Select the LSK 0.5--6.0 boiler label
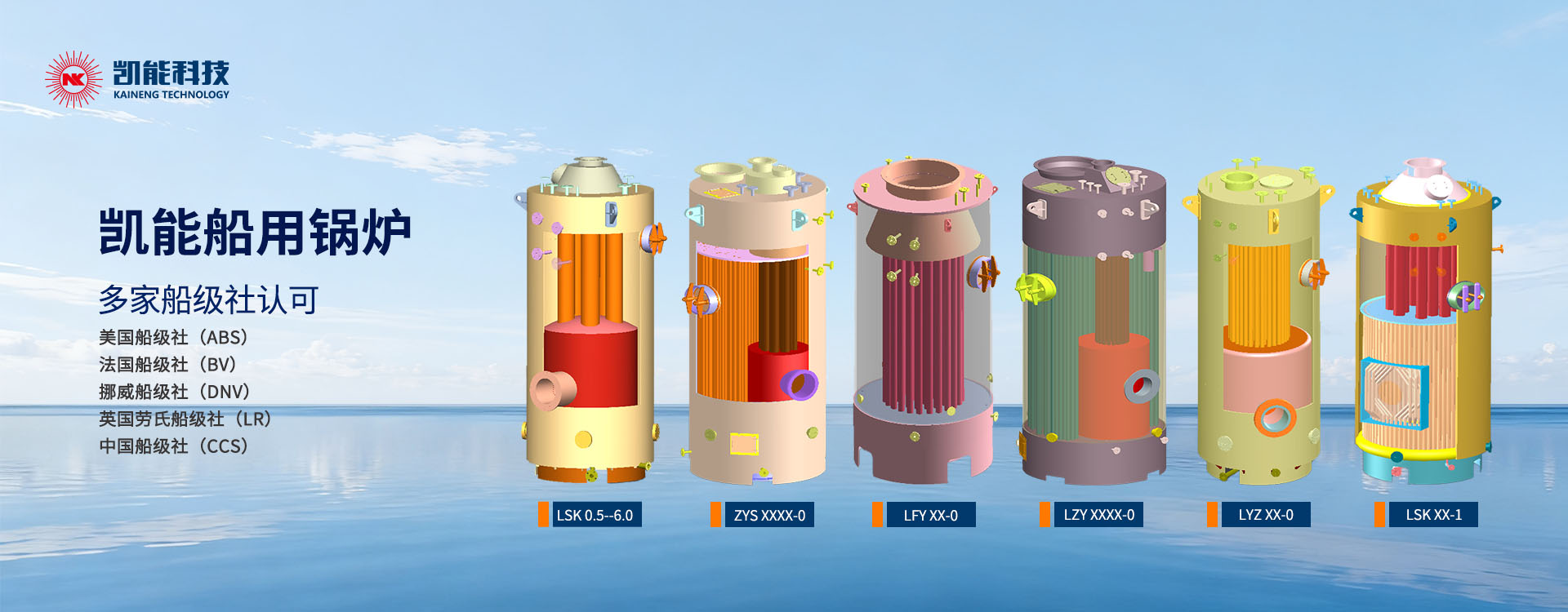The height and width of the screenshot is (612, 1568). point(595,515)
